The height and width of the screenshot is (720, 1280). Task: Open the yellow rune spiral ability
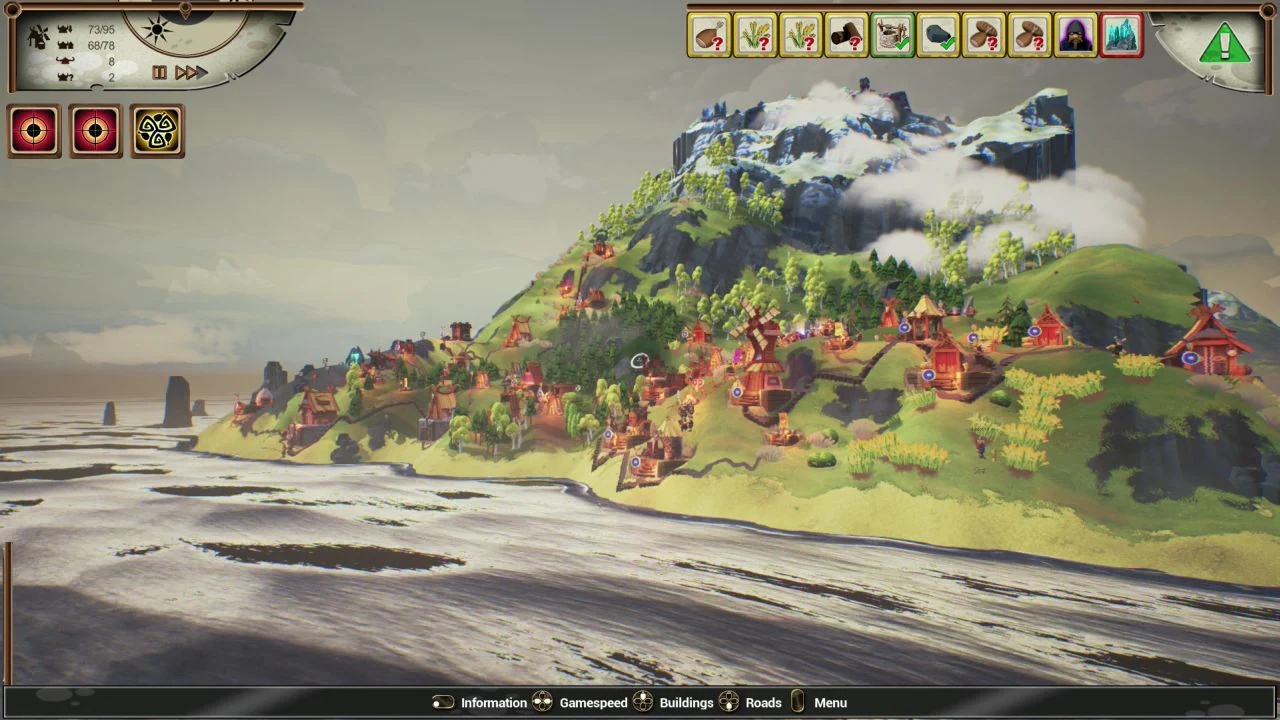tap(157, 130)
